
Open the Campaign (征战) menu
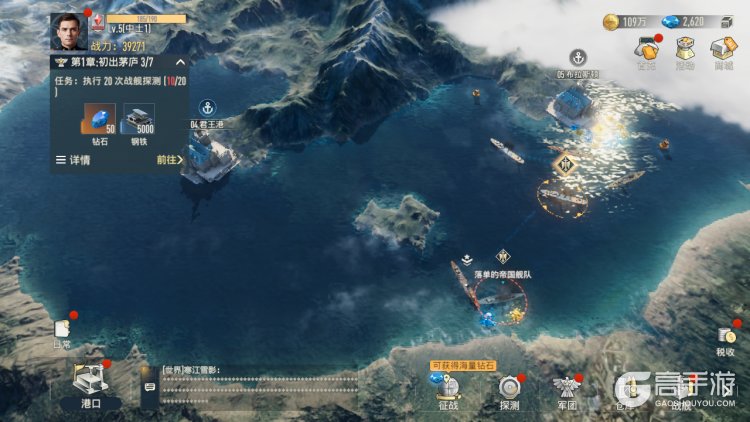coord(448,390)
